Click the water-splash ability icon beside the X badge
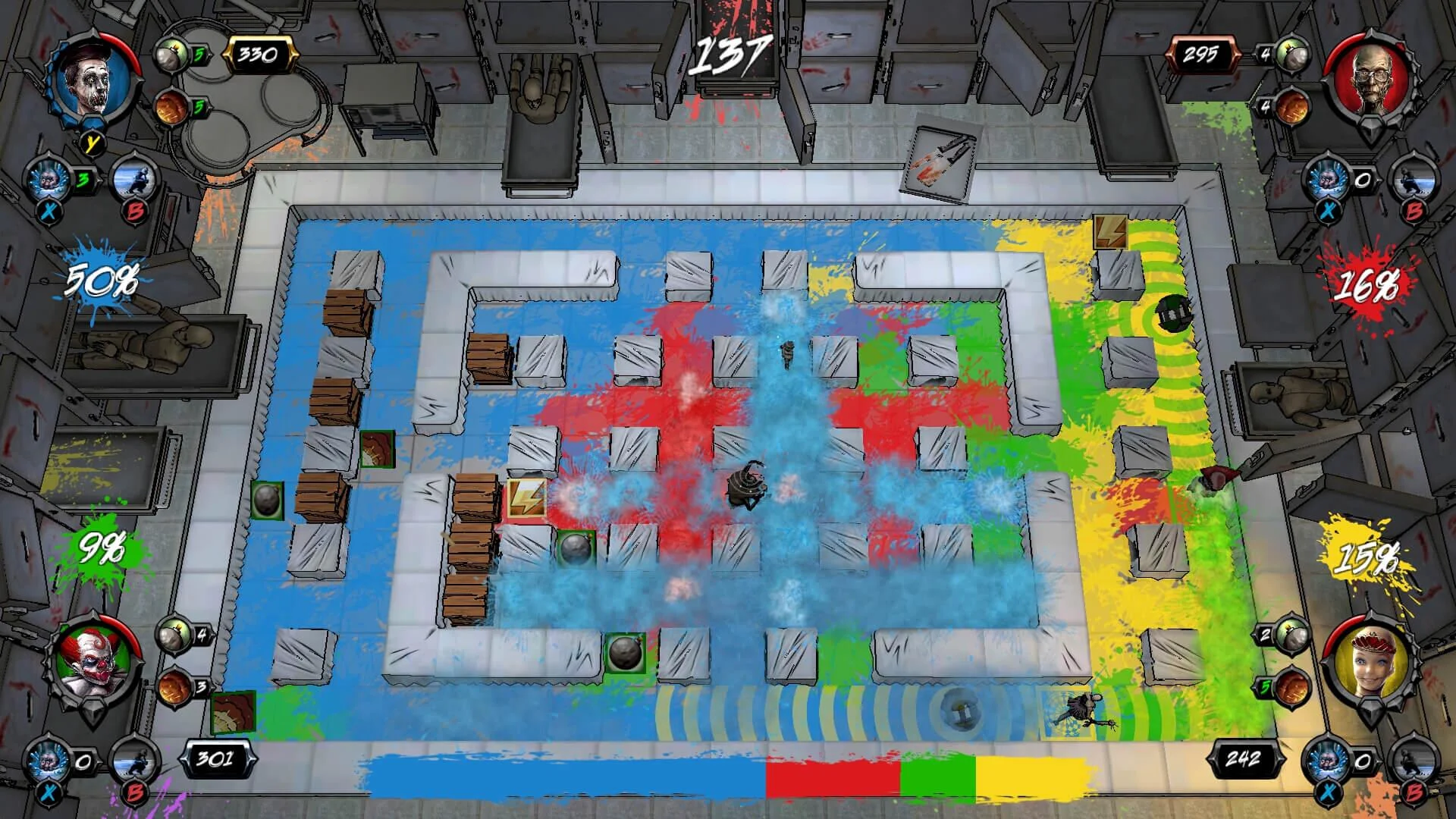This screenshot has width=1456, height=819. pos(47,178)
